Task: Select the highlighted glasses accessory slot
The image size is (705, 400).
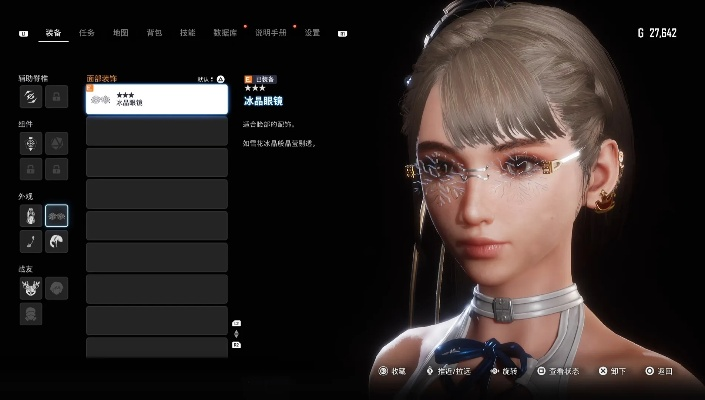Action: pyautogui.click(x=57, y=215)
